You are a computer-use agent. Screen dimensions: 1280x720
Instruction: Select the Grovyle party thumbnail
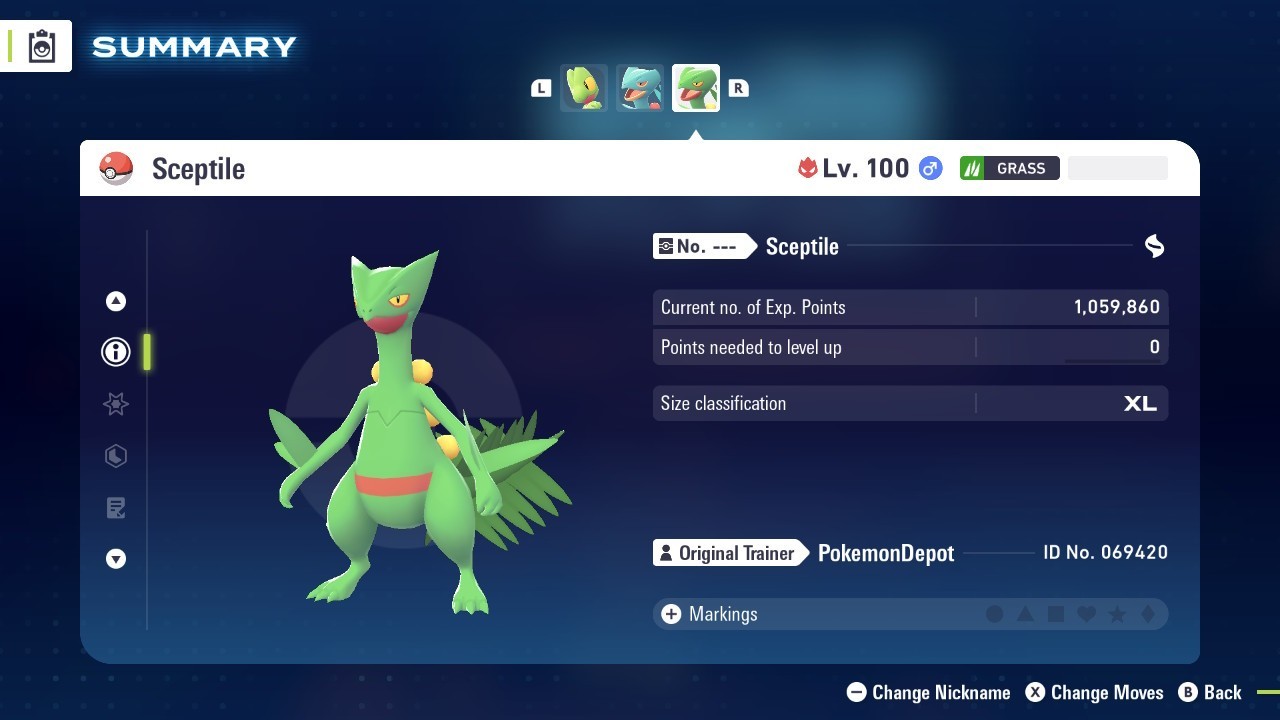click(x=640, y=88)
